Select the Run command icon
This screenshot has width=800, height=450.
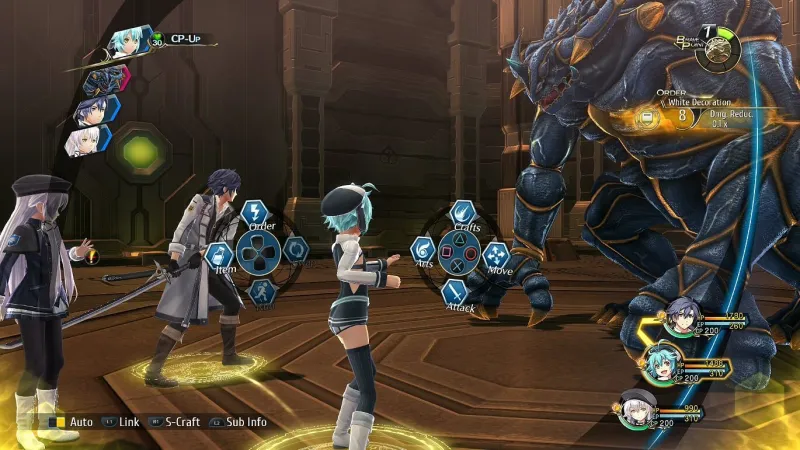(260, 292)
